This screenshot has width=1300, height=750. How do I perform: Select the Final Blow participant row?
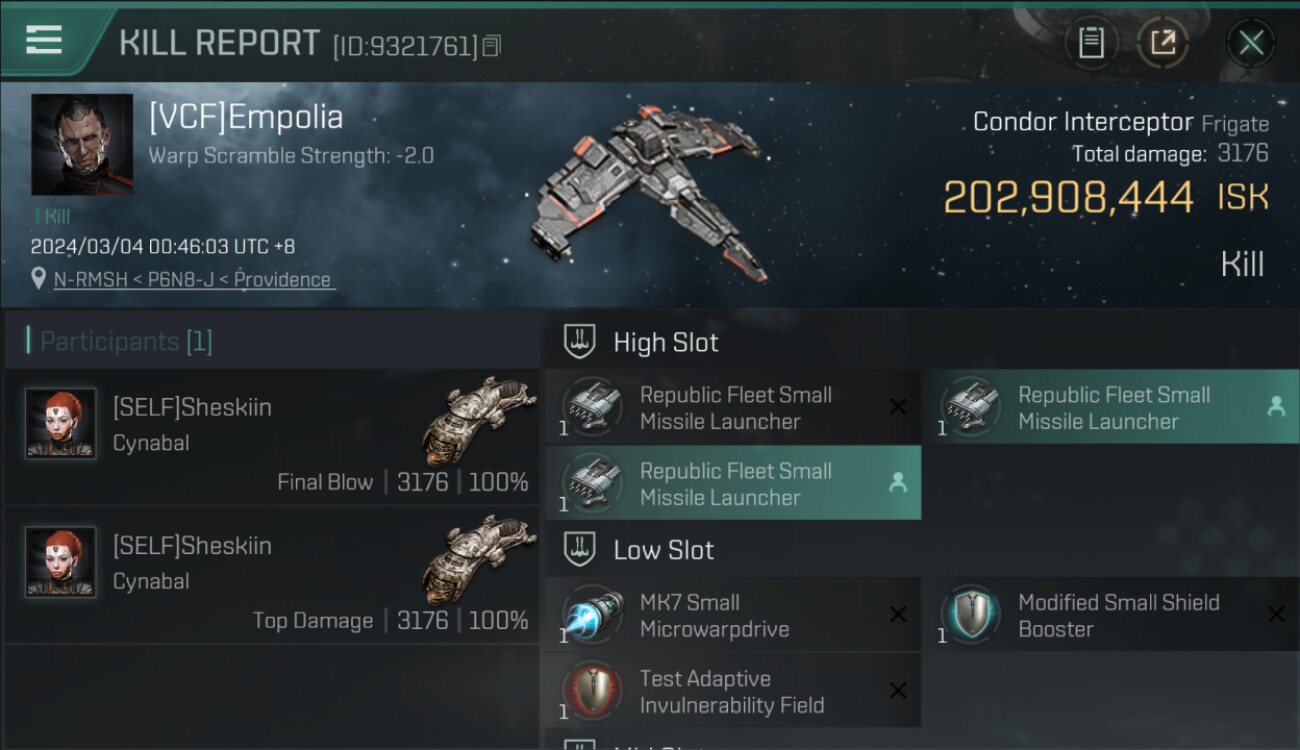tap(272, 438)
